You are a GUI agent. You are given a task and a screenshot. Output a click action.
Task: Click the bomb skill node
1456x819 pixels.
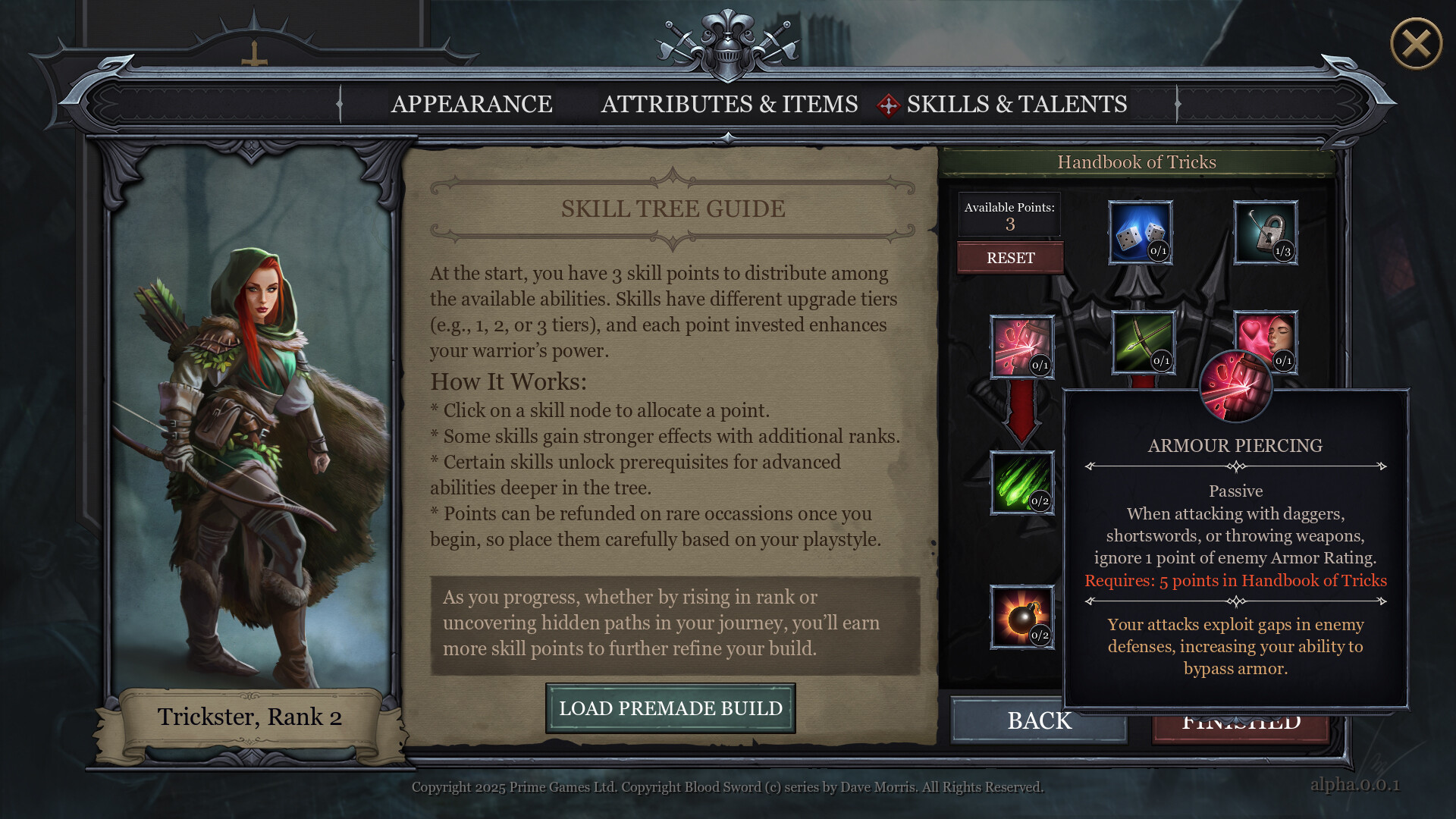(x=1022, y=617)
